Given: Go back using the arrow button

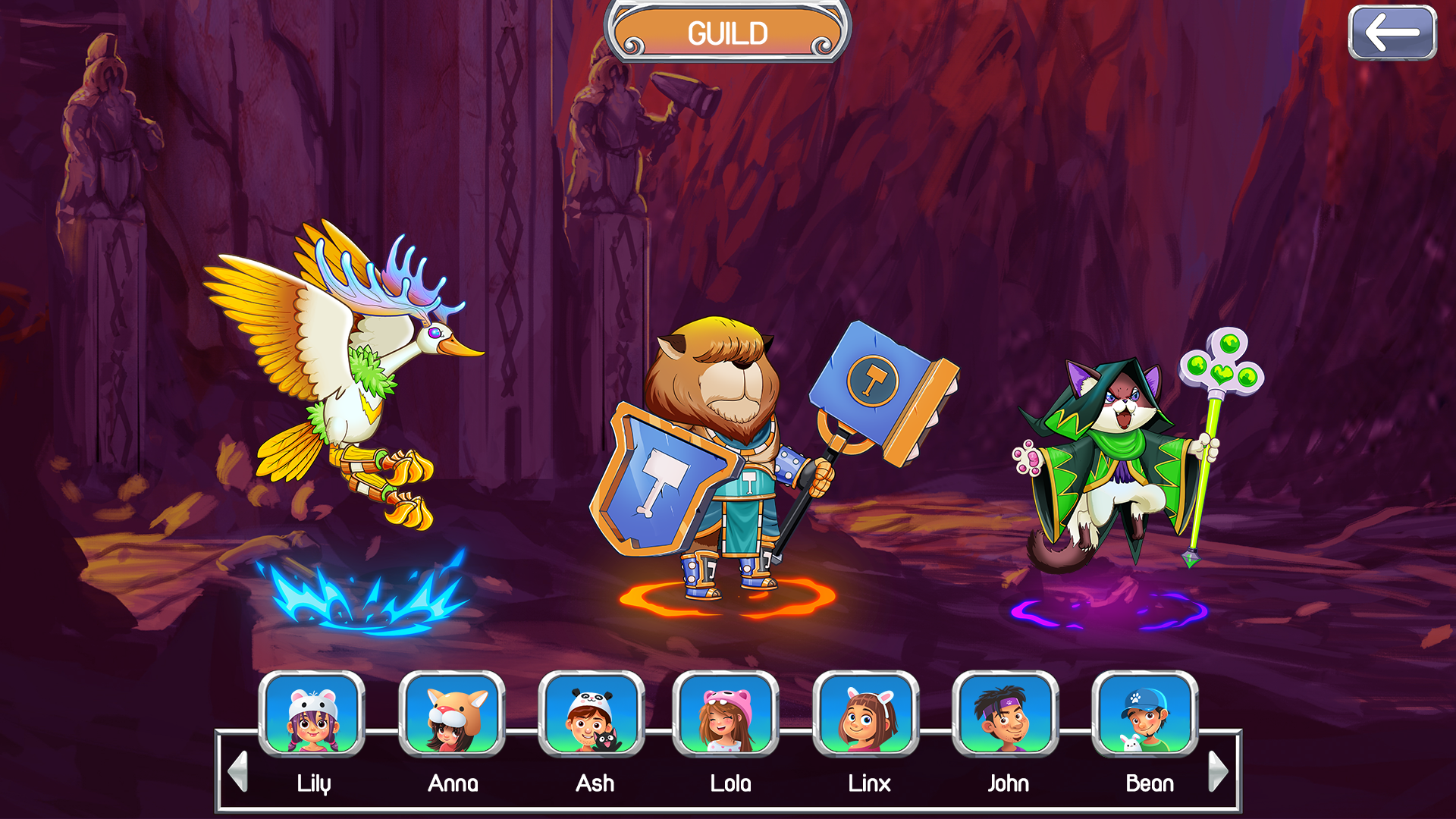Looking at the screenshot, I should pos(1392,33).
